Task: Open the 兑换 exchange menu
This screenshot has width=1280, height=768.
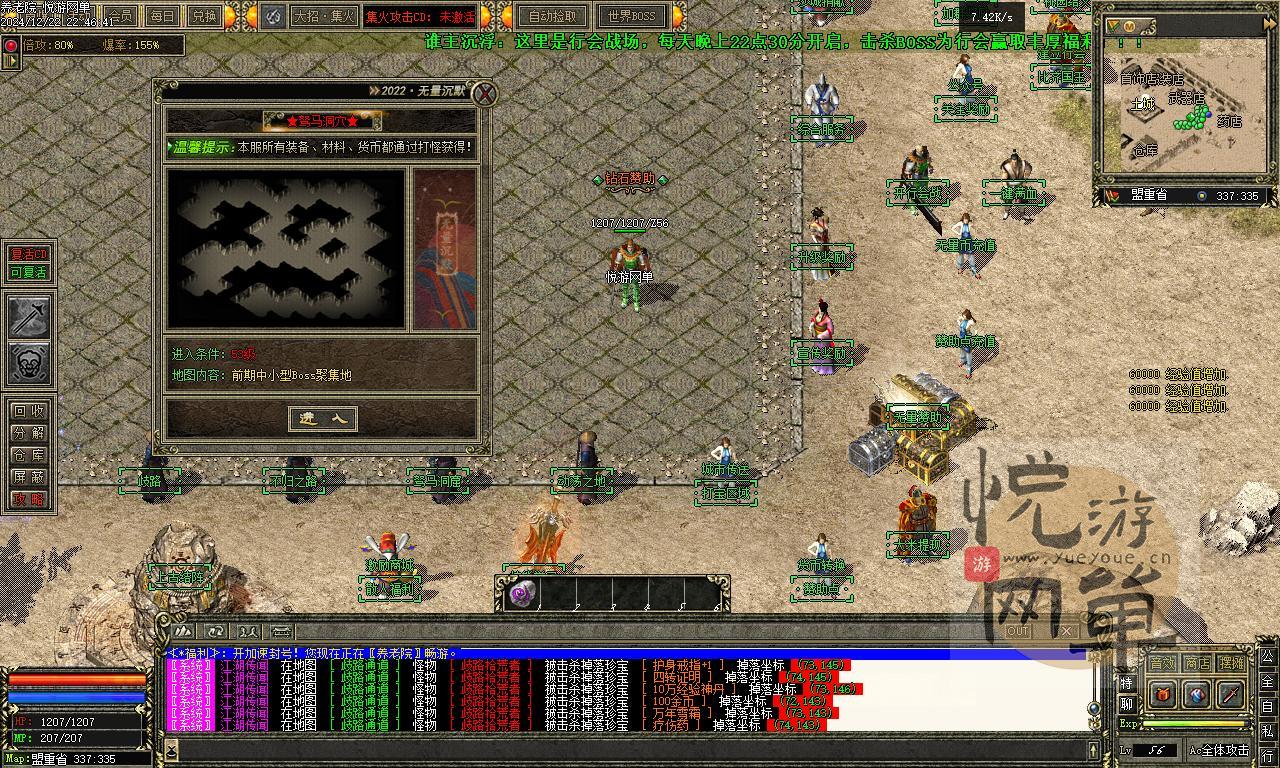Action: pos(204,16)
